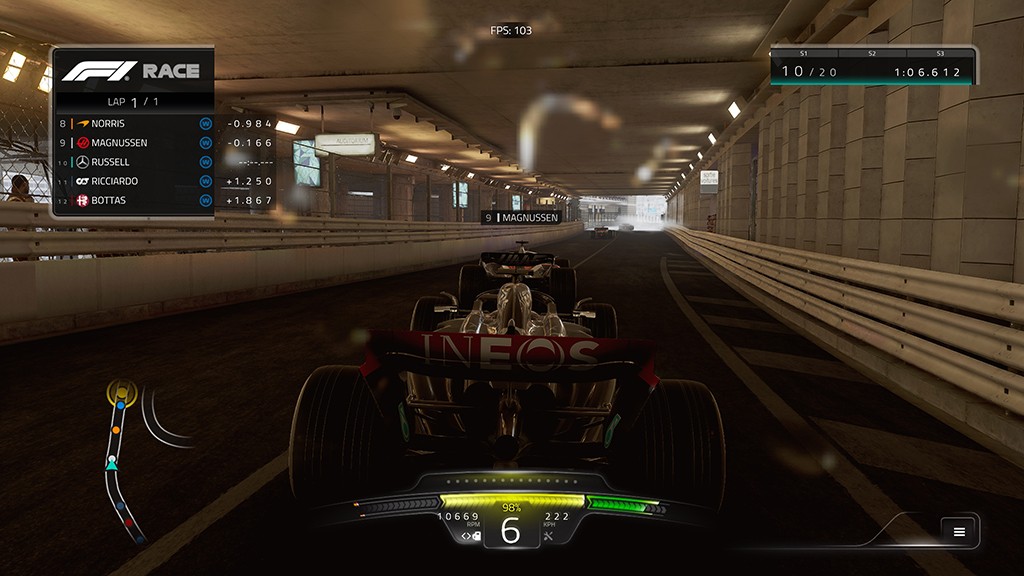Select Norris in the race standings
1024x576 pixels.
click(134, 123)
